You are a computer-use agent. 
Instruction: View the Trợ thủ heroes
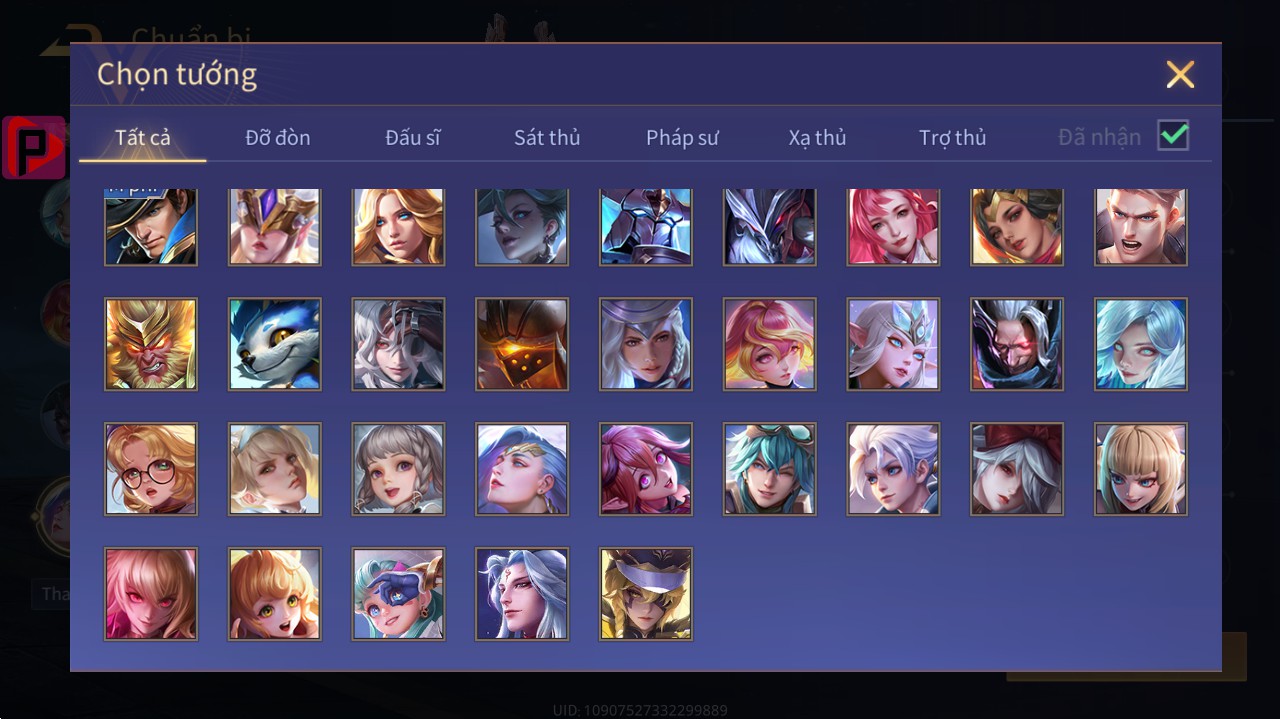click(x=952, y=137)
